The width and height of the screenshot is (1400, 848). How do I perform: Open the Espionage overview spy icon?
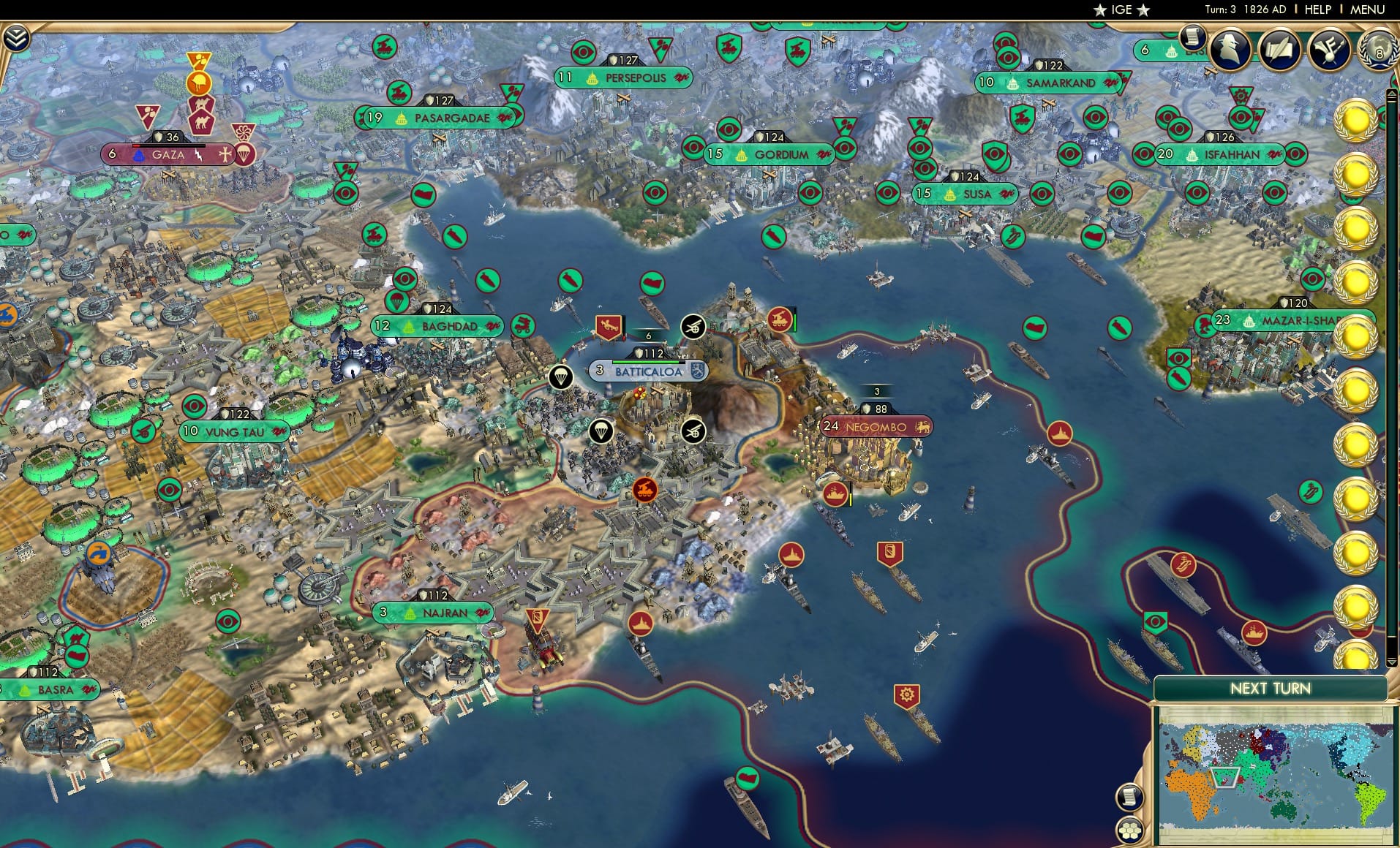point(1230,50)
